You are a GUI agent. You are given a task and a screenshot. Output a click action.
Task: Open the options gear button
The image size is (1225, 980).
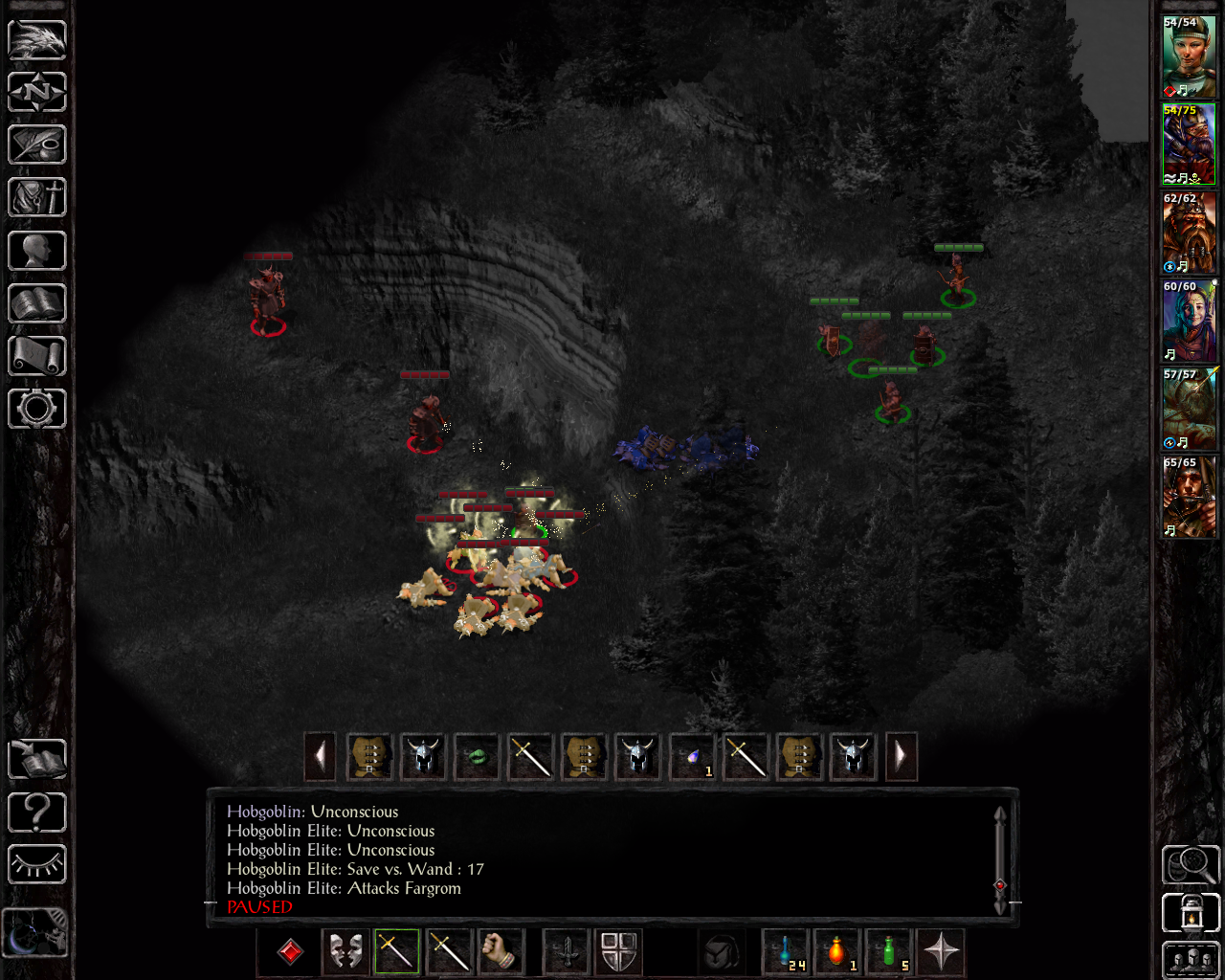37,409
